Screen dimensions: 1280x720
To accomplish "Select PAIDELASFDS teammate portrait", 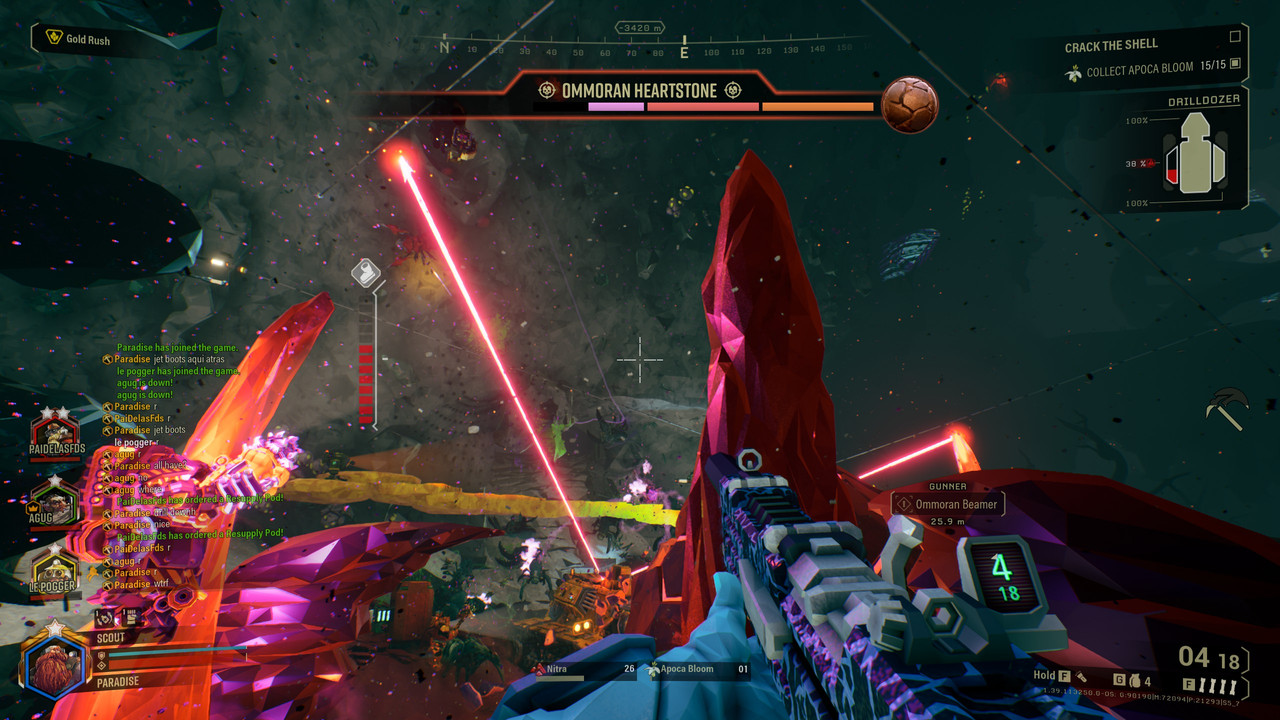I will (x=55, y=434).
